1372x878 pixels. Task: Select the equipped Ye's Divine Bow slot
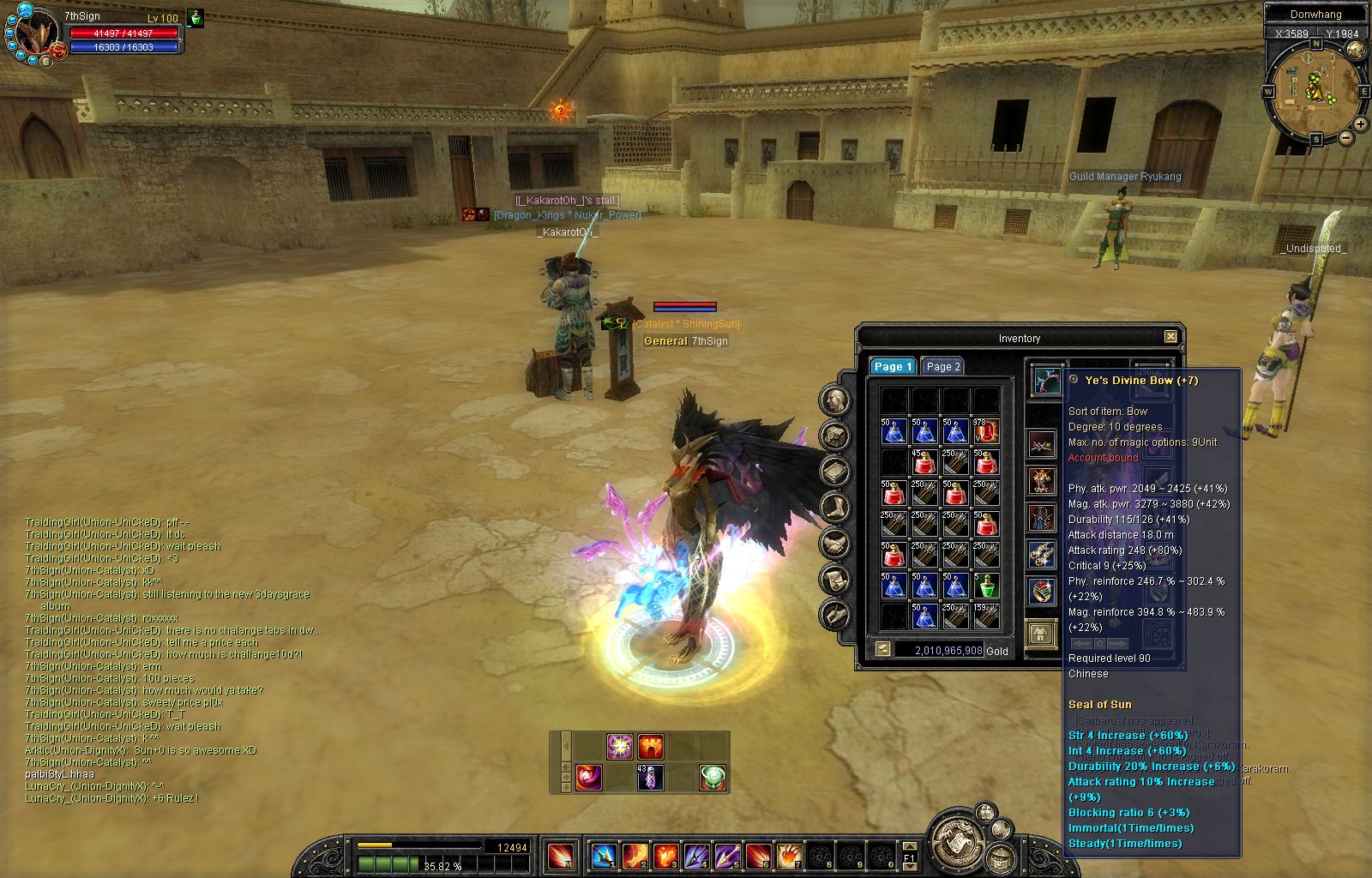click(x=1047, y=380)
